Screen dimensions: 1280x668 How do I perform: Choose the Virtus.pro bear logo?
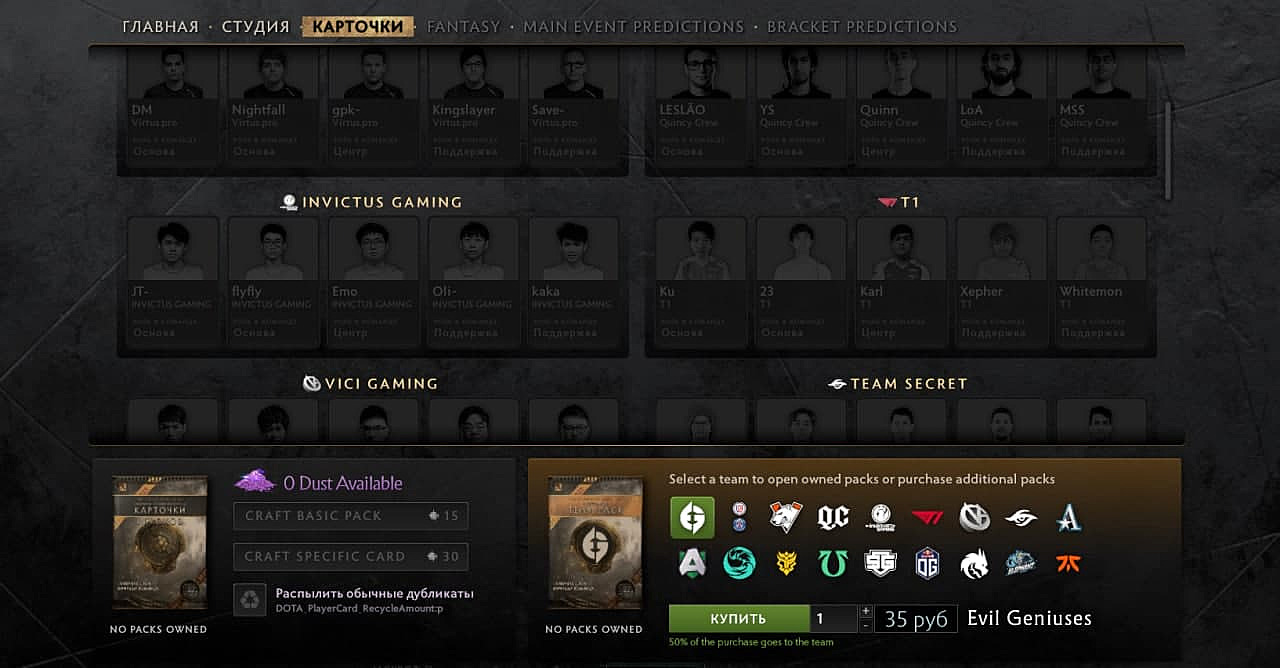click(x=786, y=517)
